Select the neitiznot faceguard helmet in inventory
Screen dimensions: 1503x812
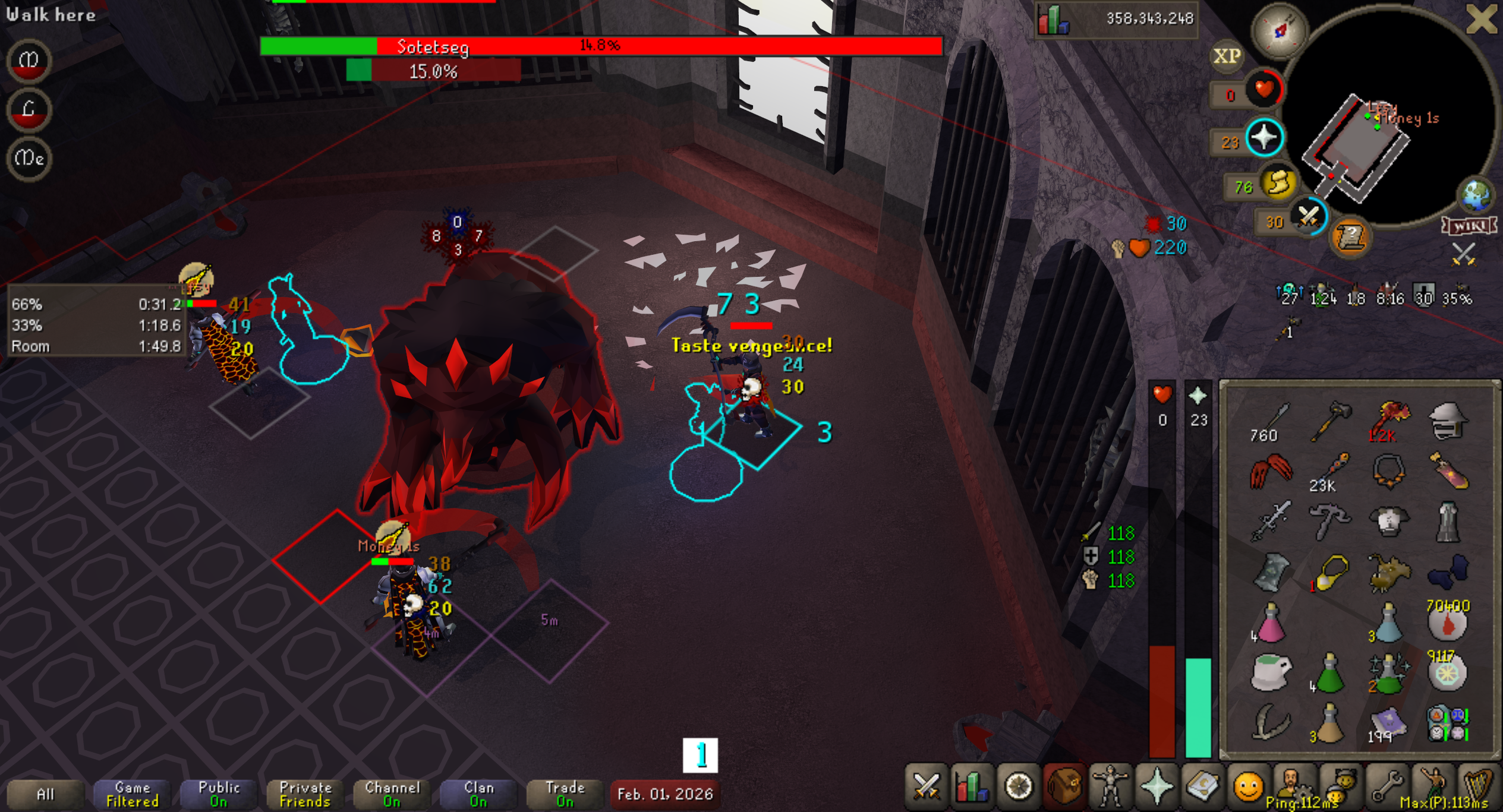[x=1447, y=421]
